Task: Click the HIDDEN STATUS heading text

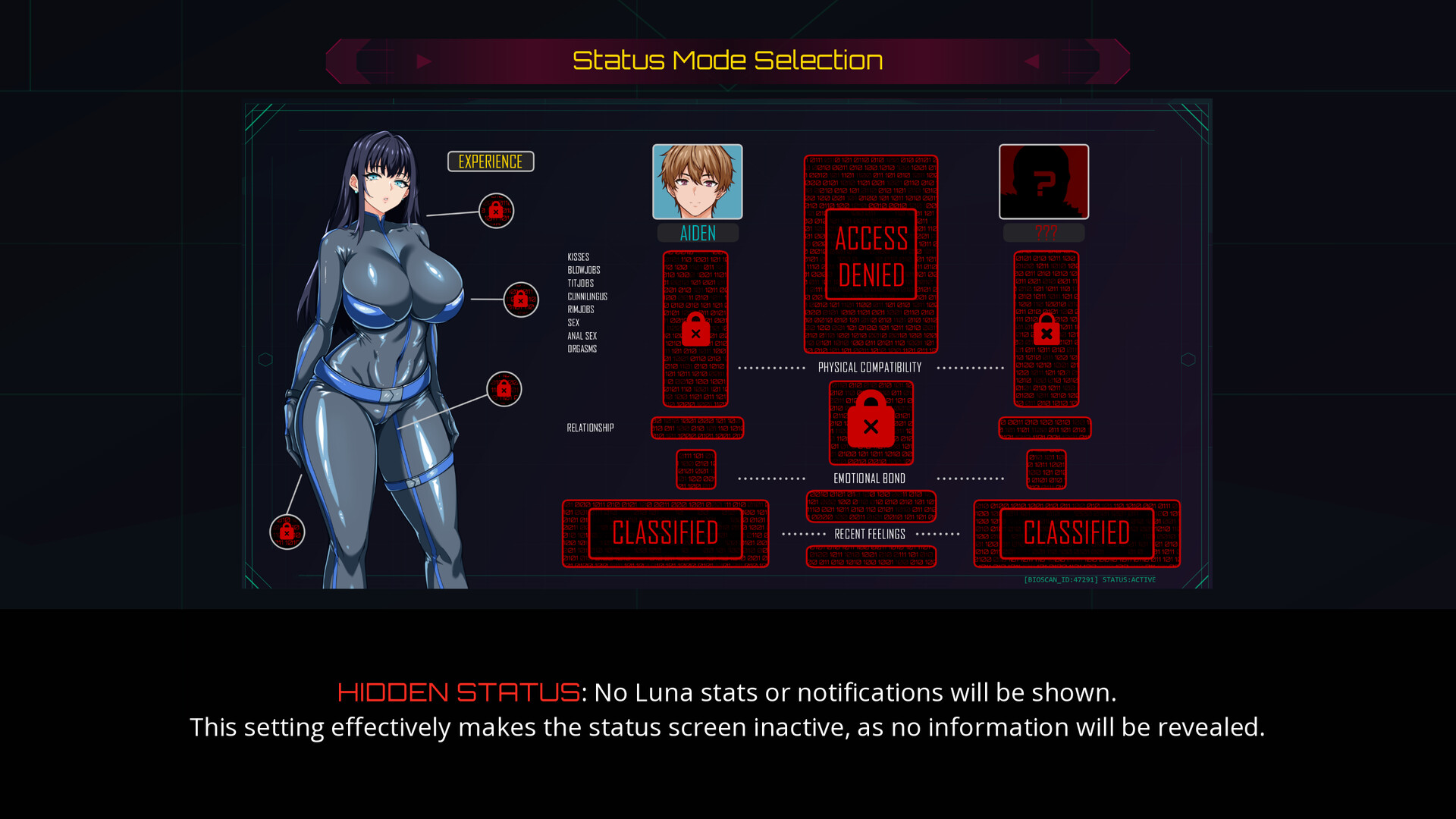Action: 458,692
